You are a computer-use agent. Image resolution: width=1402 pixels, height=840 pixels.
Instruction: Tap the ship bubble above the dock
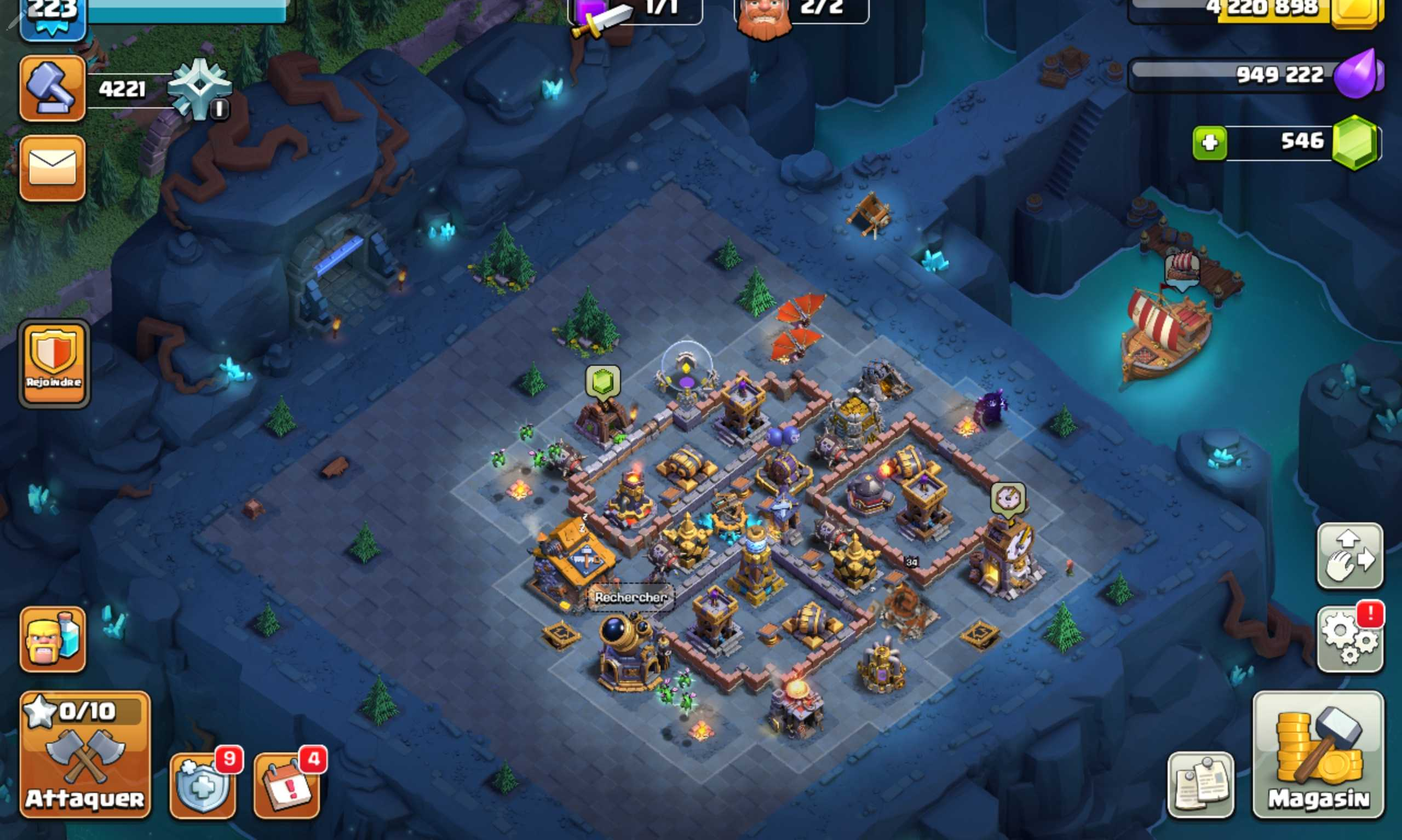tap(1182, 269)
